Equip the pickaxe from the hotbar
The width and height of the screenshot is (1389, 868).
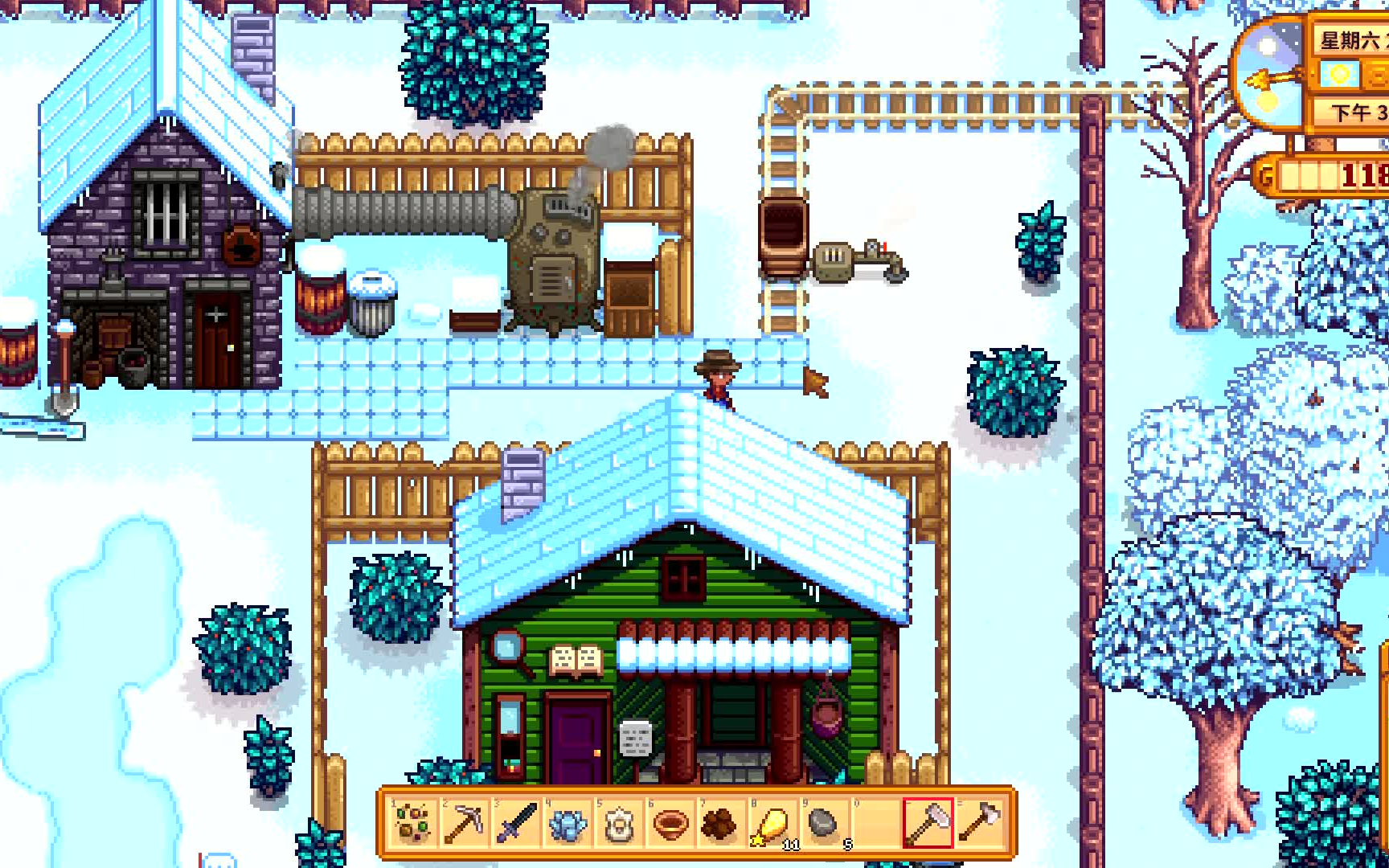click(x=465, y=823)
